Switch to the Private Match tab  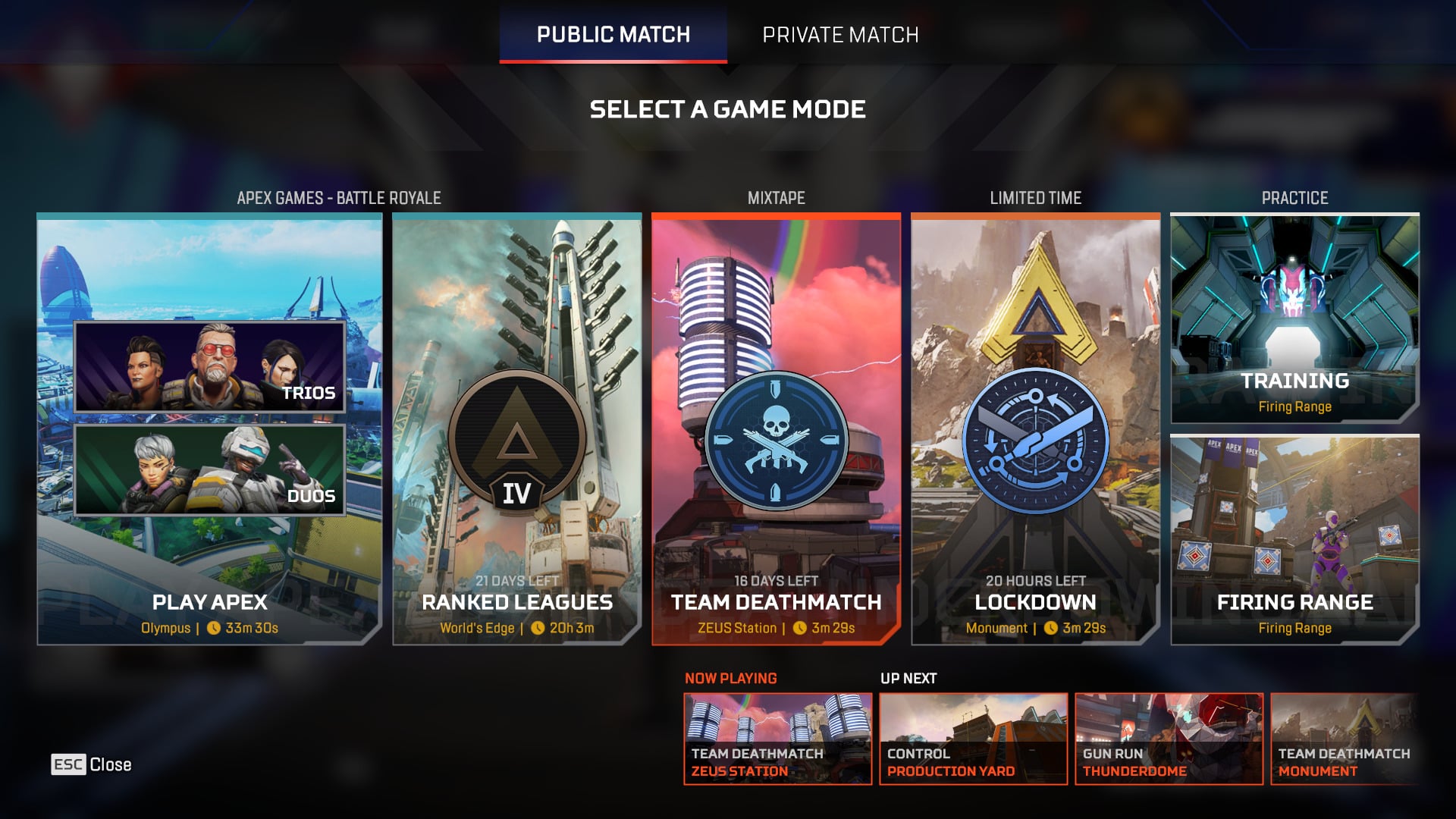pyautogui.click(x=840, y=35)
